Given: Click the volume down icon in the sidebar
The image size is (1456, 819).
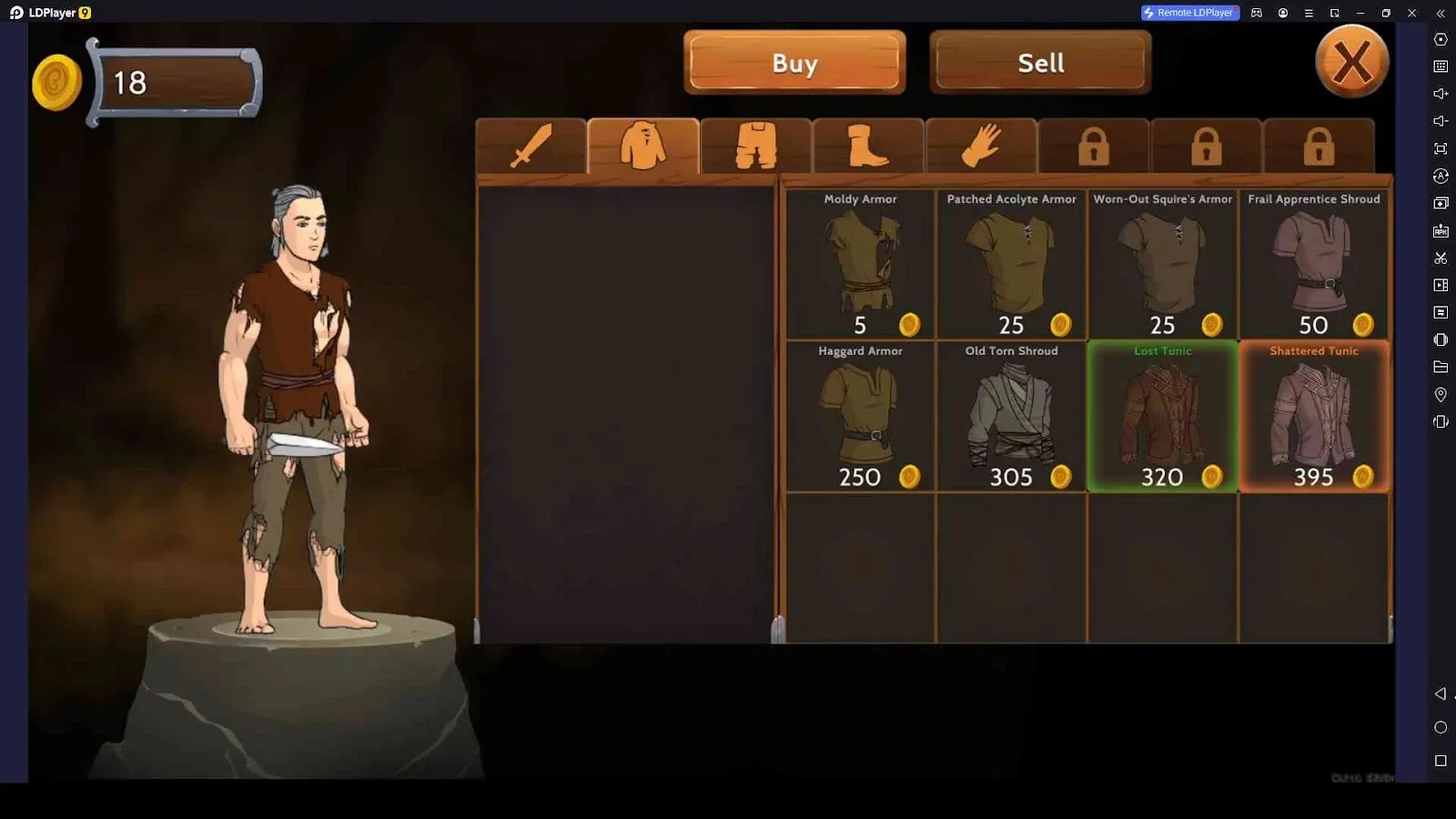Looking at the screenshot, I should click(1441, 120).
